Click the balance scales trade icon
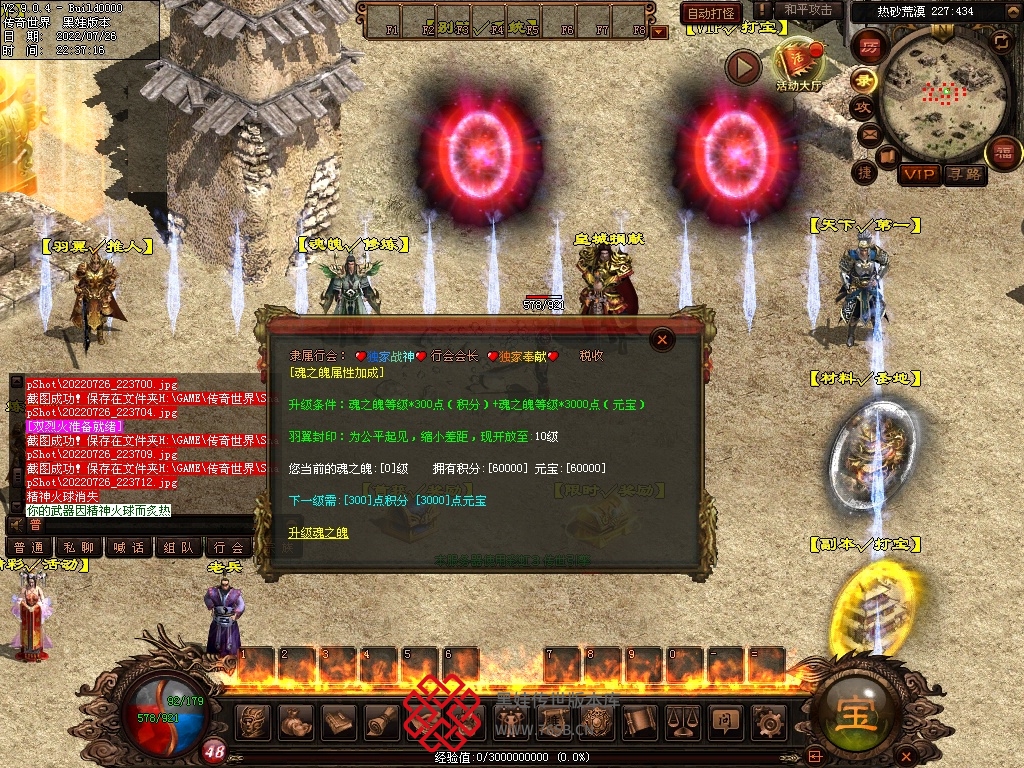The height and width of the screenshot is (768, 1024). pyautogui.click(x=682, y=720)
